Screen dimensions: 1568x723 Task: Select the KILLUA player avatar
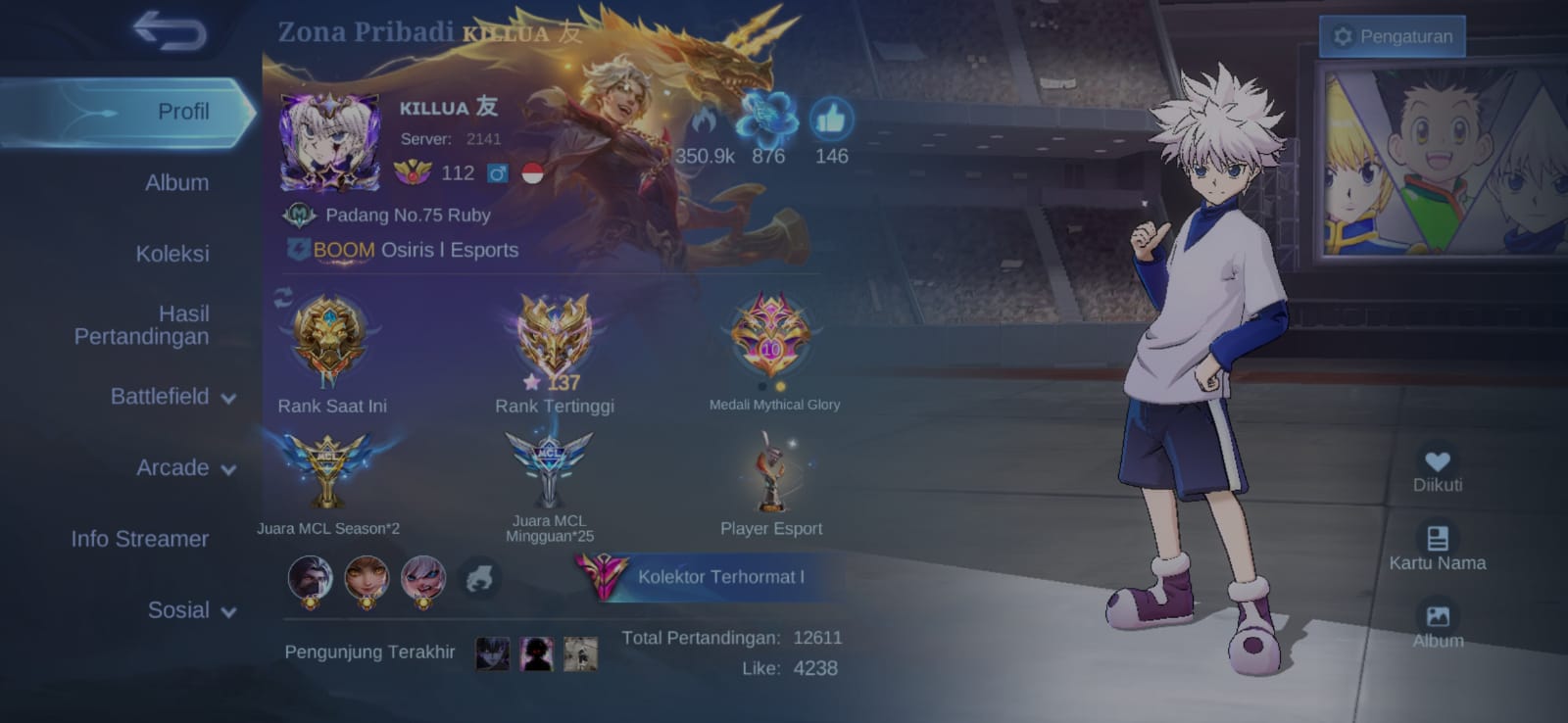click(x=329, y=143)
